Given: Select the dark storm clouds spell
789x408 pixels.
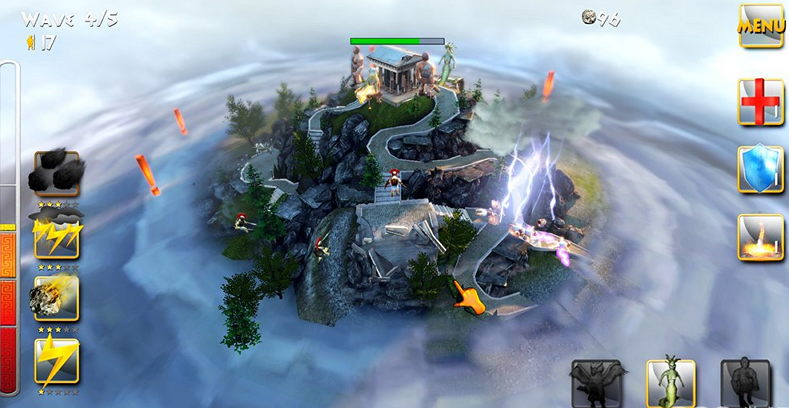Looking at the screenshot, I should 56,174.
